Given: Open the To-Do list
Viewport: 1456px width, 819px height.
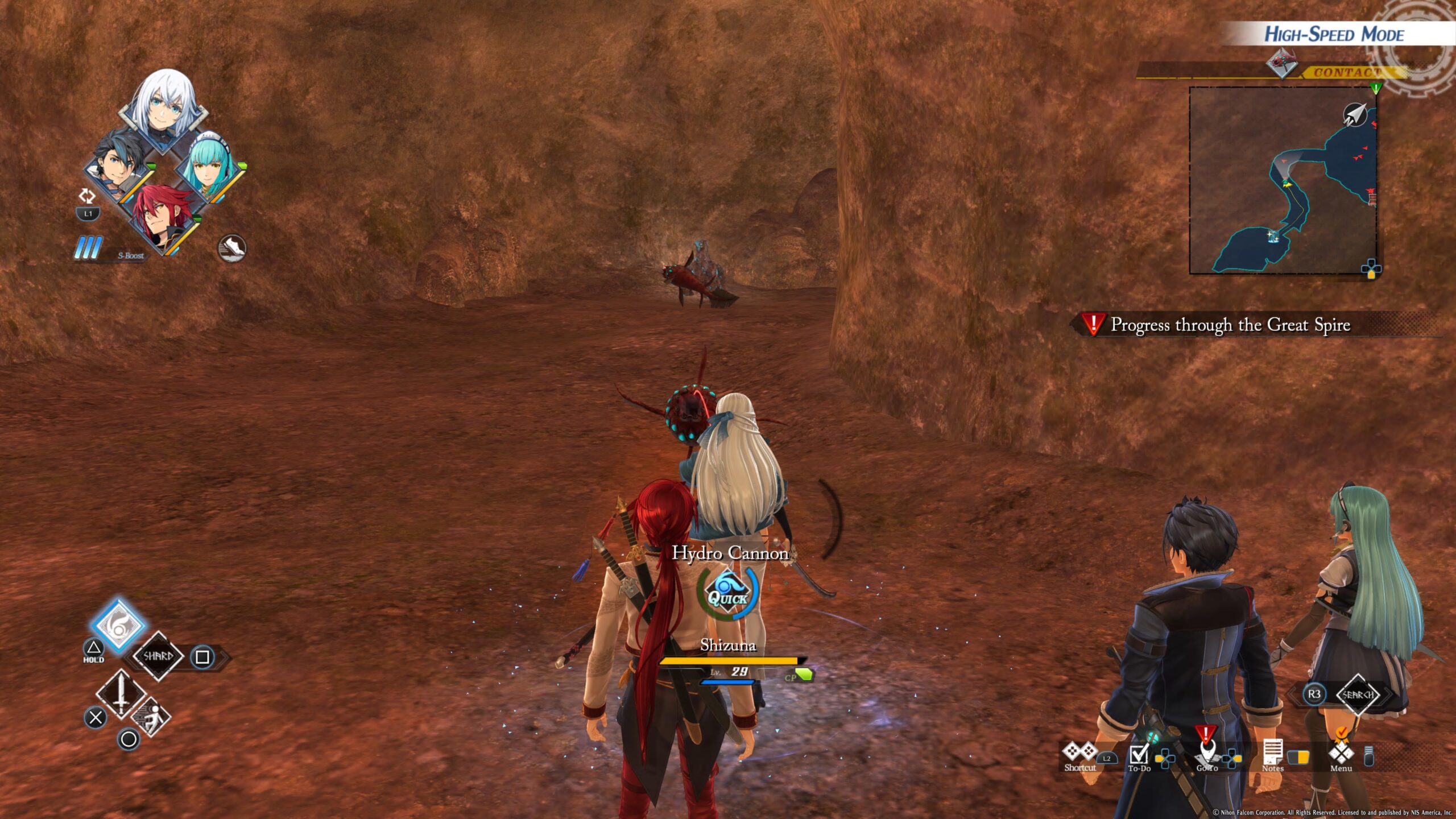Looking at the screenshot, I should click(x=1139, y=756).
